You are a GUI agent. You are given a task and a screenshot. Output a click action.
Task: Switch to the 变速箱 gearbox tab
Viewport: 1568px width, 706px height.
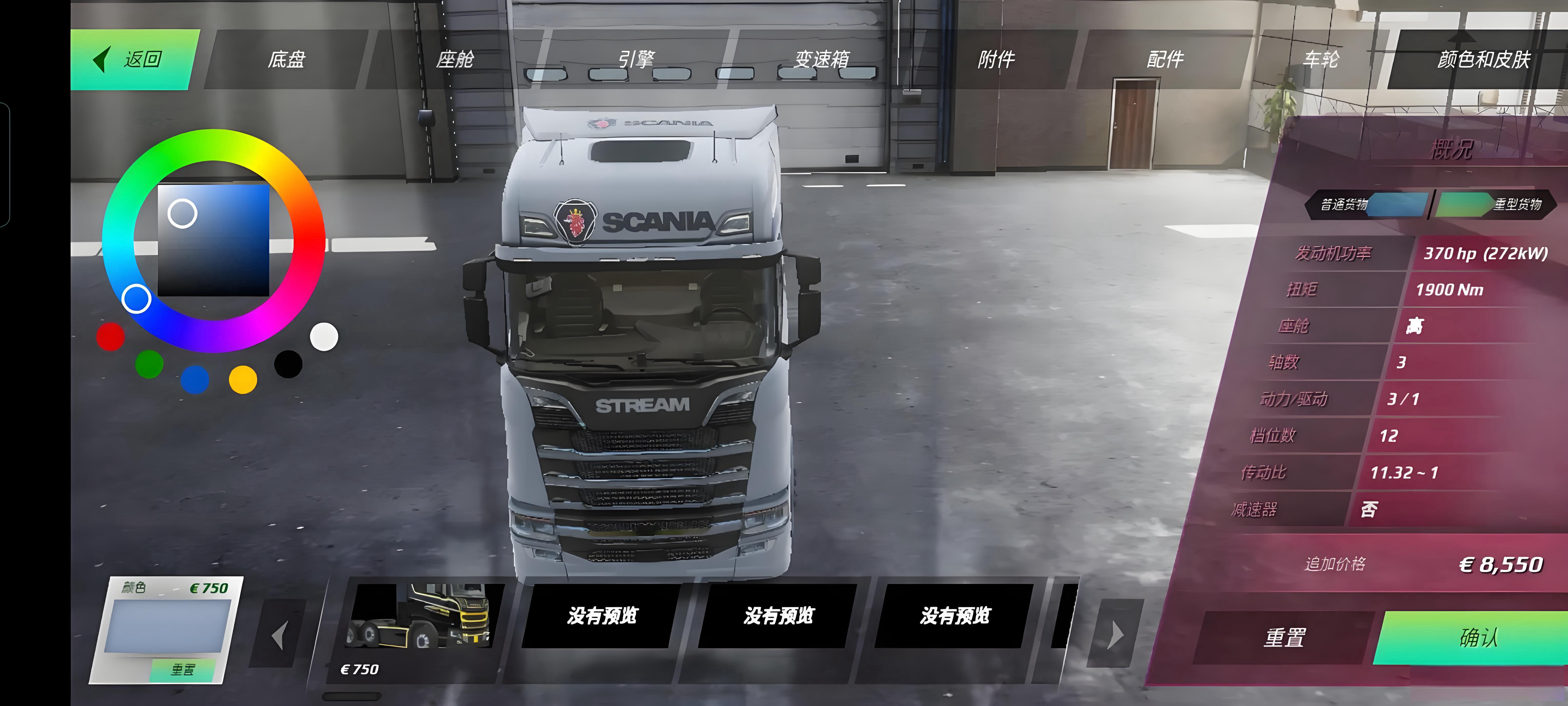[822, 60]
